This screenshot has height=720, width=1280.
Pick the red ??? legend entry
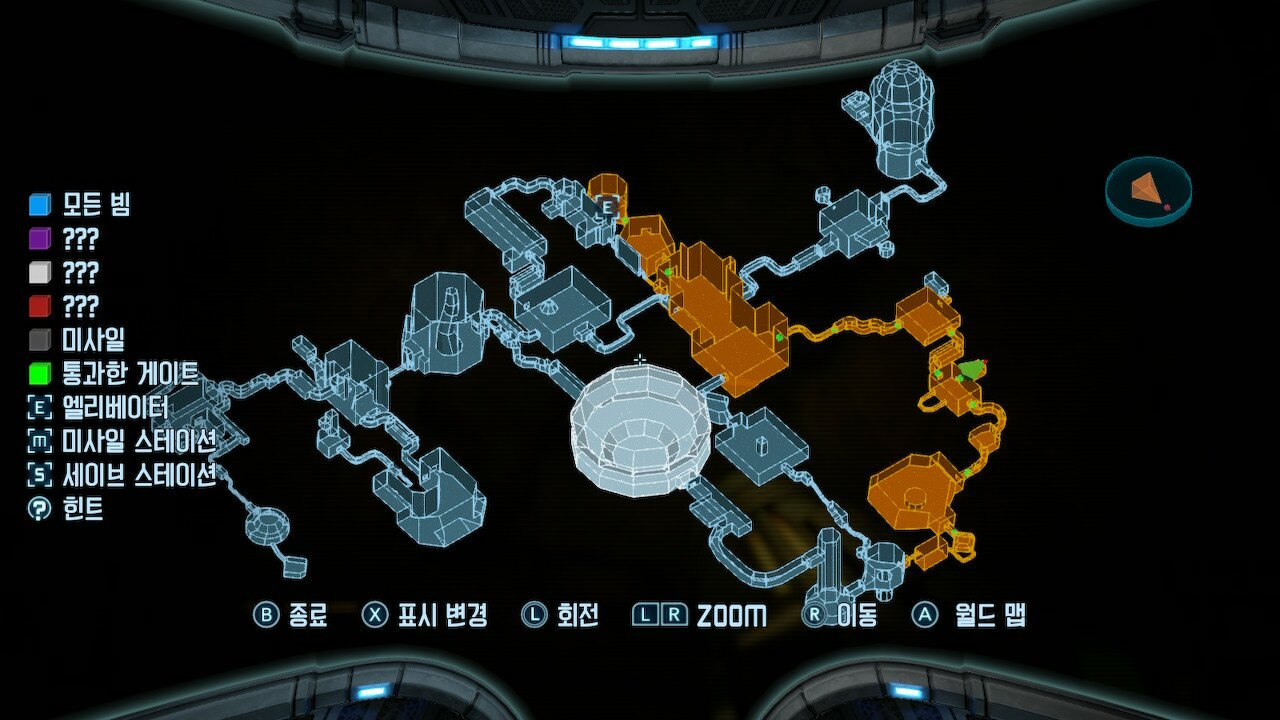(65, 306)
